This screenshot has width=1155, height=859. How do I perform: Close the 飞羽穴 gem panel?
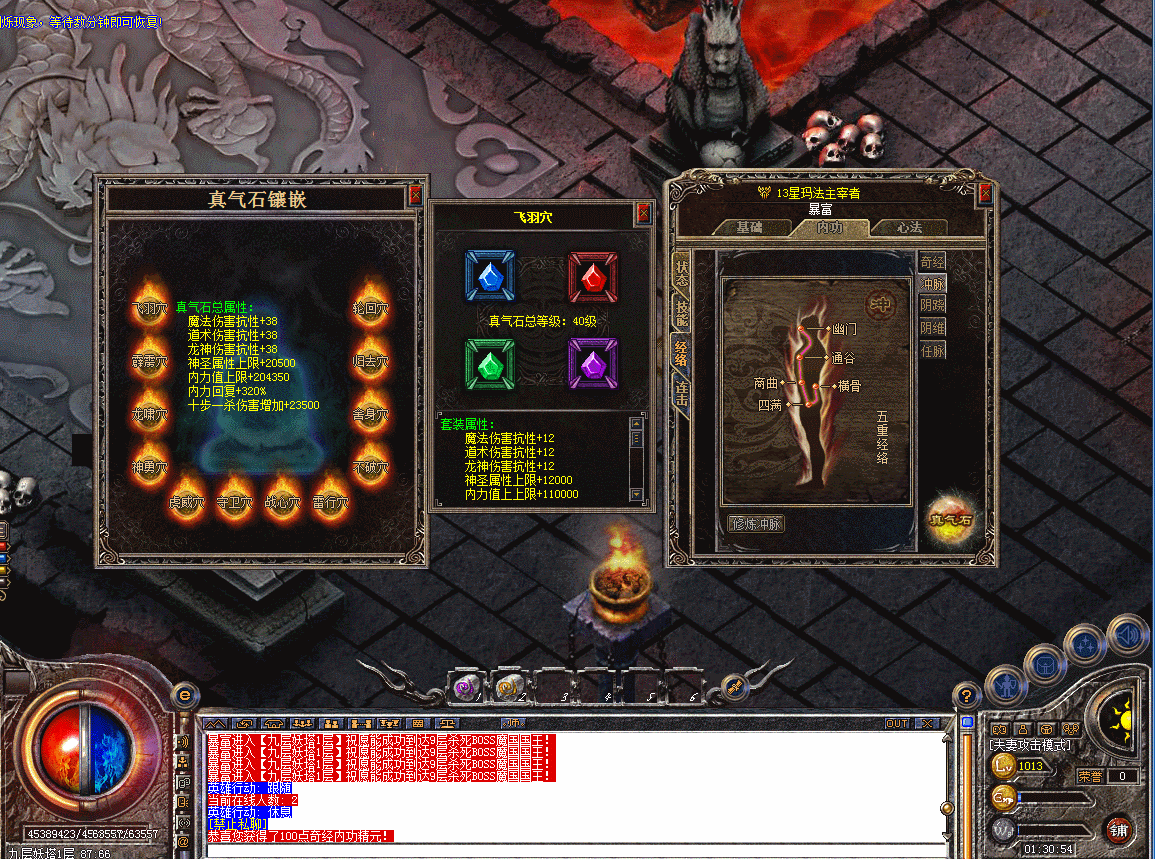[x=643, y=213]
